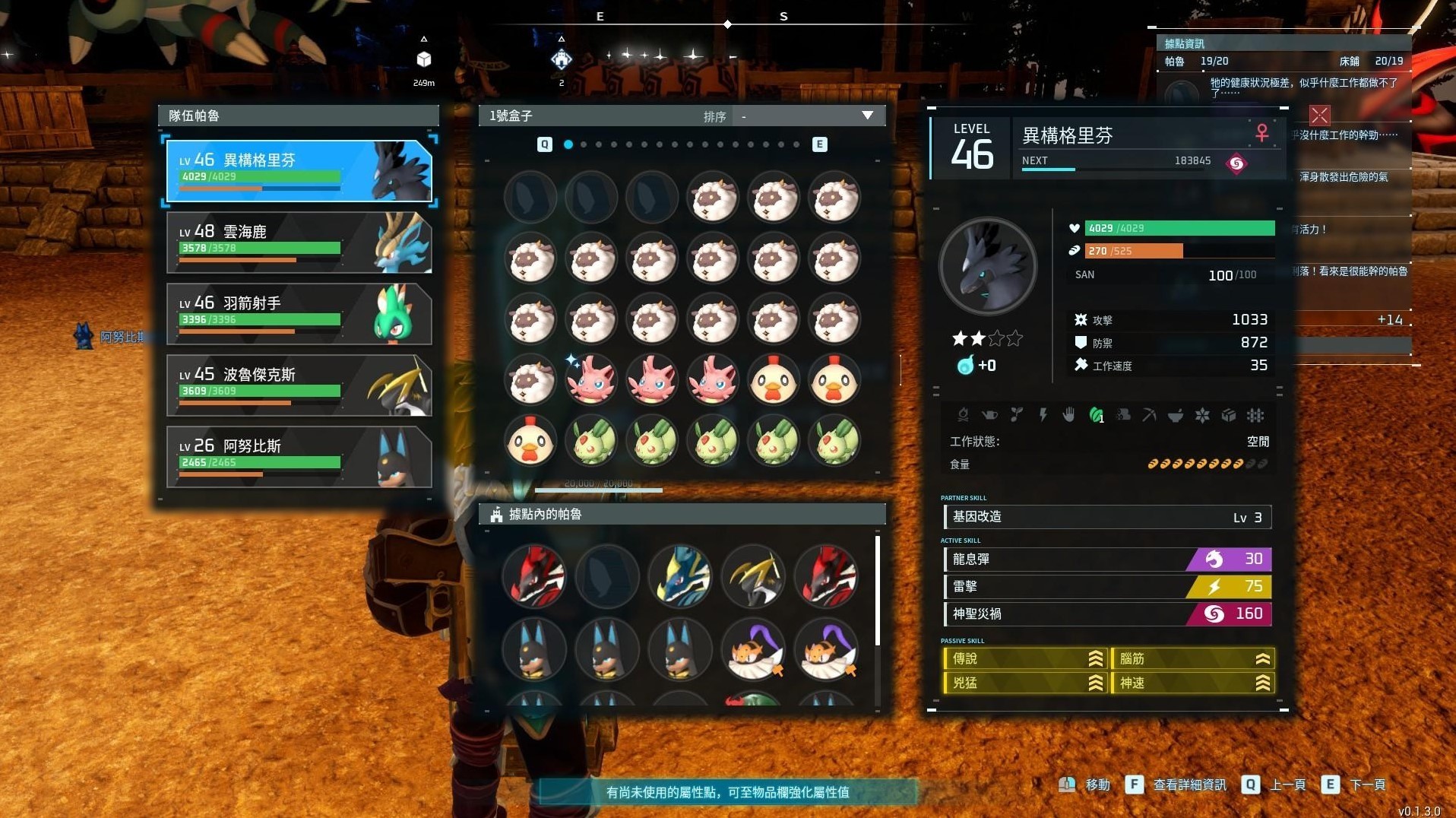Viewport: 1456px width, 818px height.
Task: Select the 龍息彈 active skill
Action: click(x=1106, y=560)
